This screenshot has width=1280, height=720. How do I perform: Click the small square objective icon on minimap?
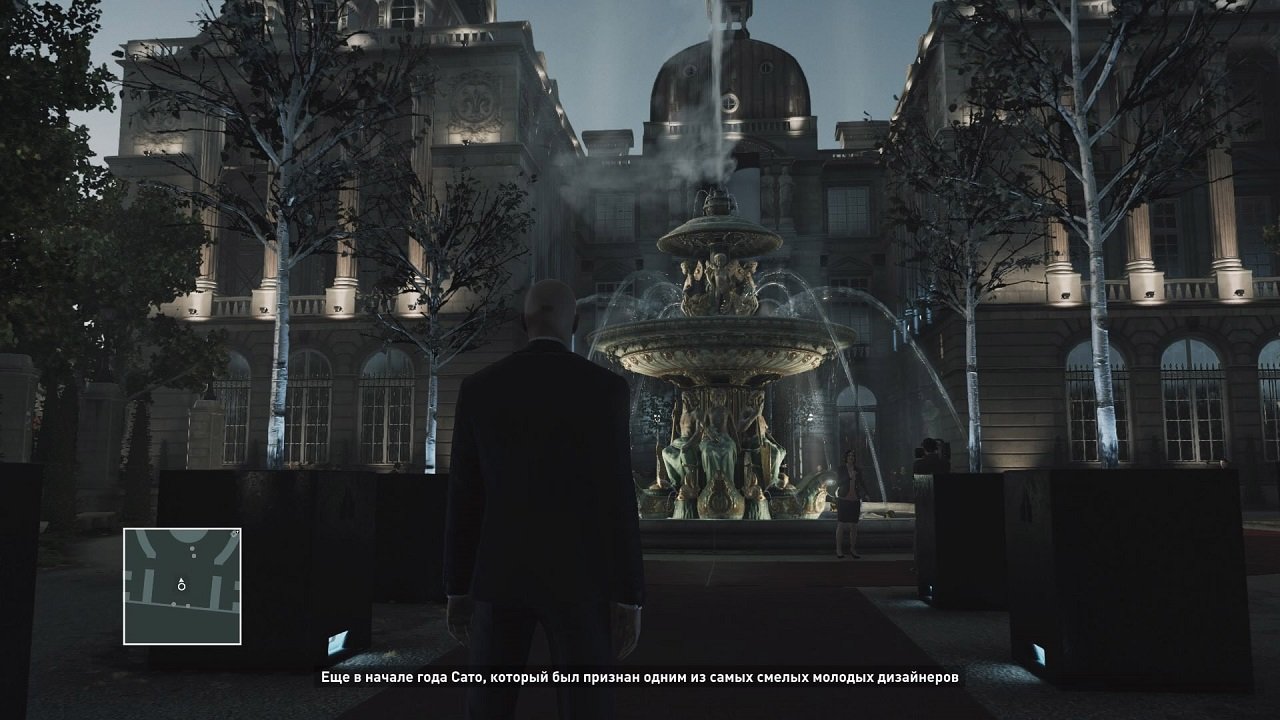click(x=194, y=556)
